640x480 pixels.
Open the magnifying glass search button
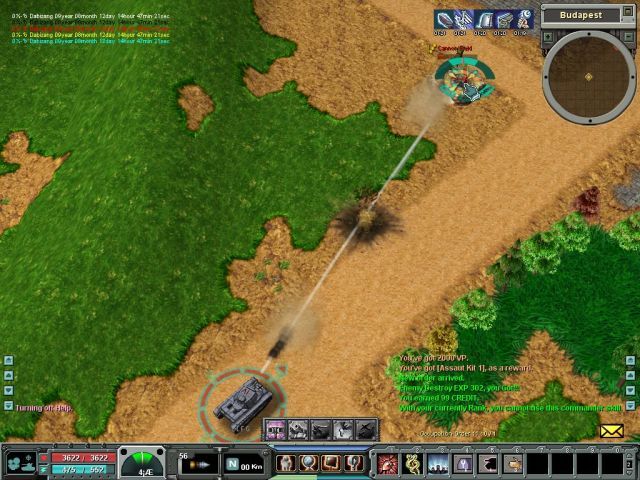point(310,464)
